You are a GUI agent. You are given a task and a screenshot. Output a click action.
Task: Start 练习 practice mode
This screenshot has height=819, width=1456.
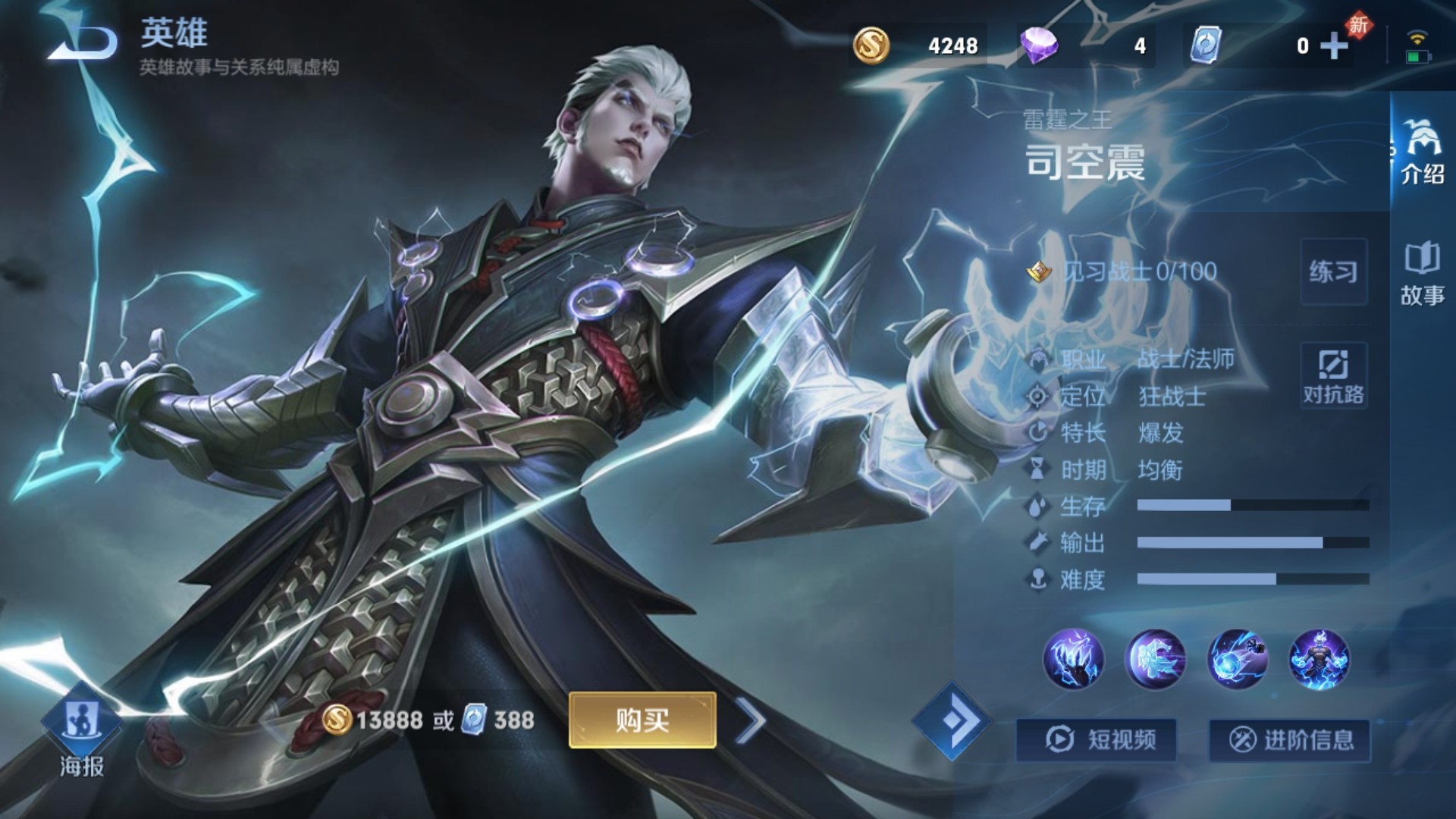point(1333,271)
